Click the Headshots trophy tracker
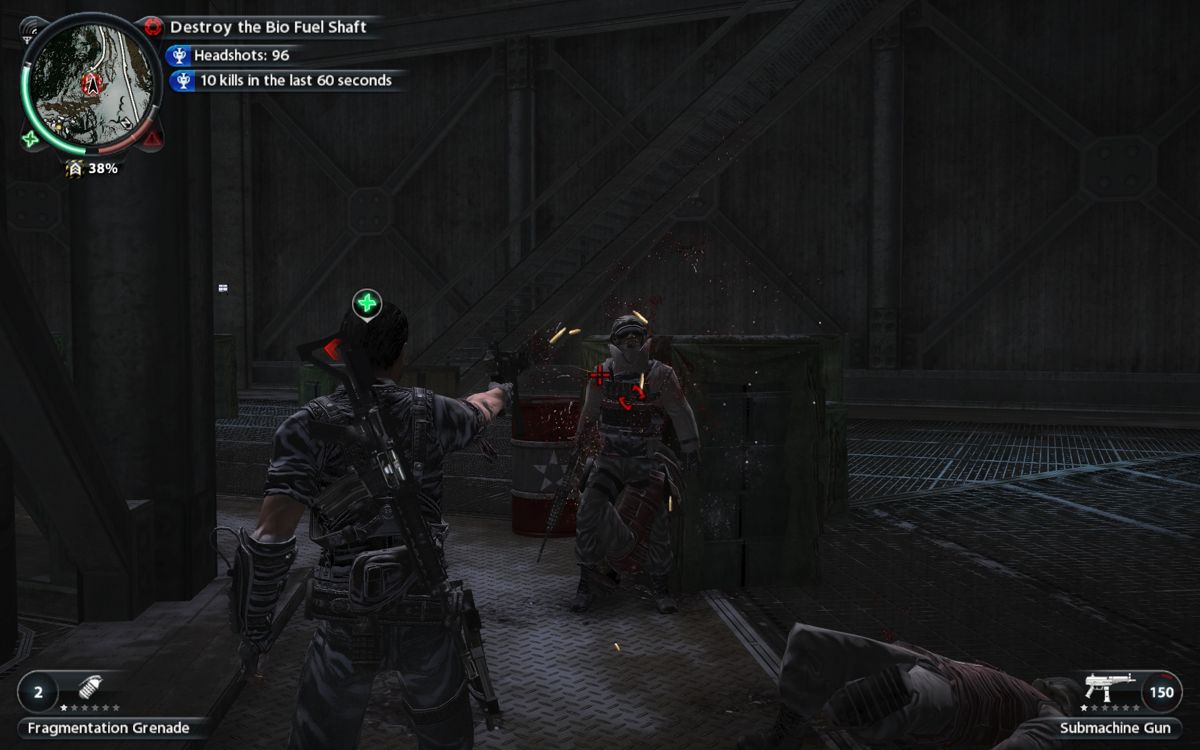 (241, 56)
